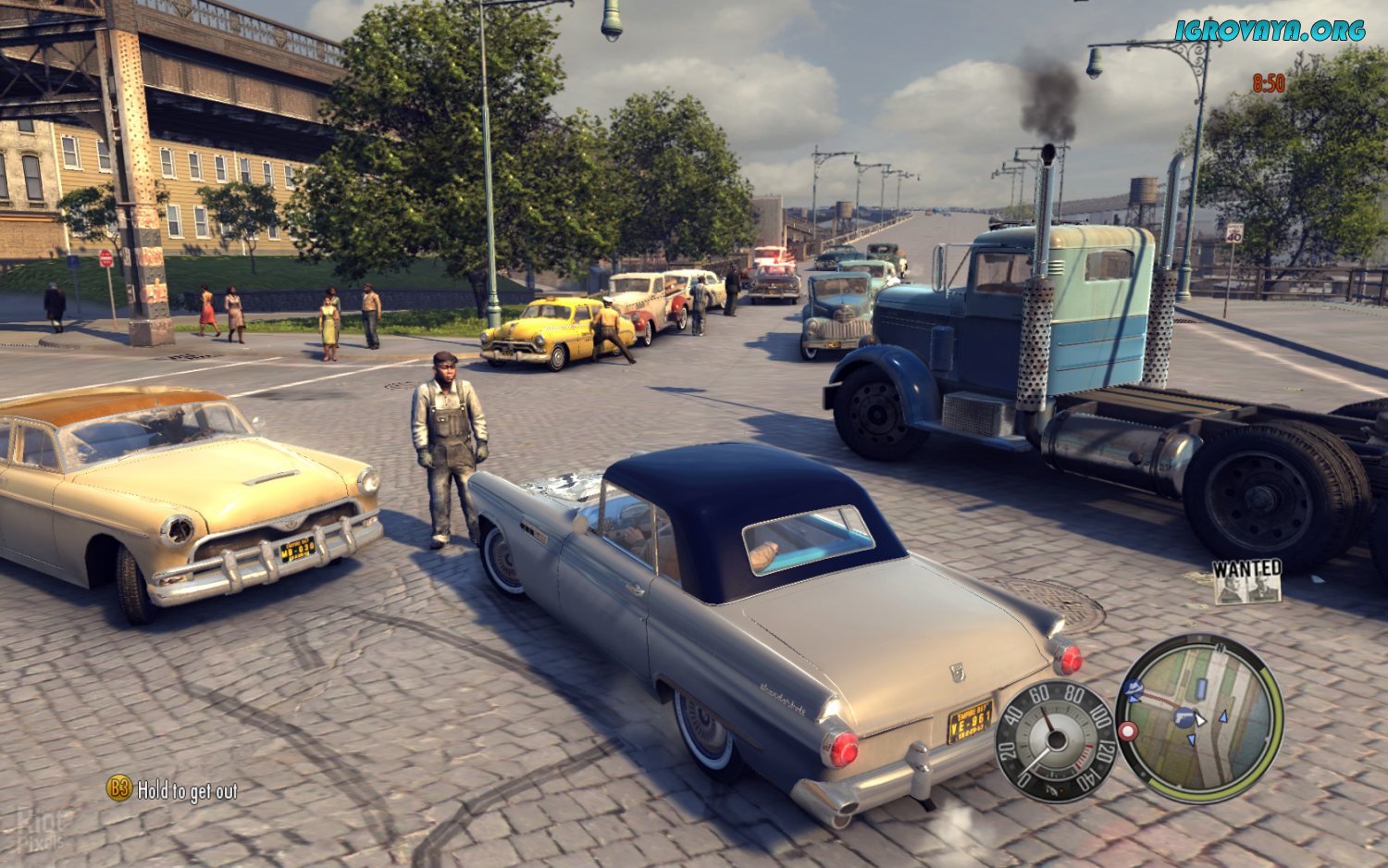Click the WANTED poster indicator
Image resolution: width=1388 pixels, height=868 pixels.
pyautogui.click(x=1247, y=581)
